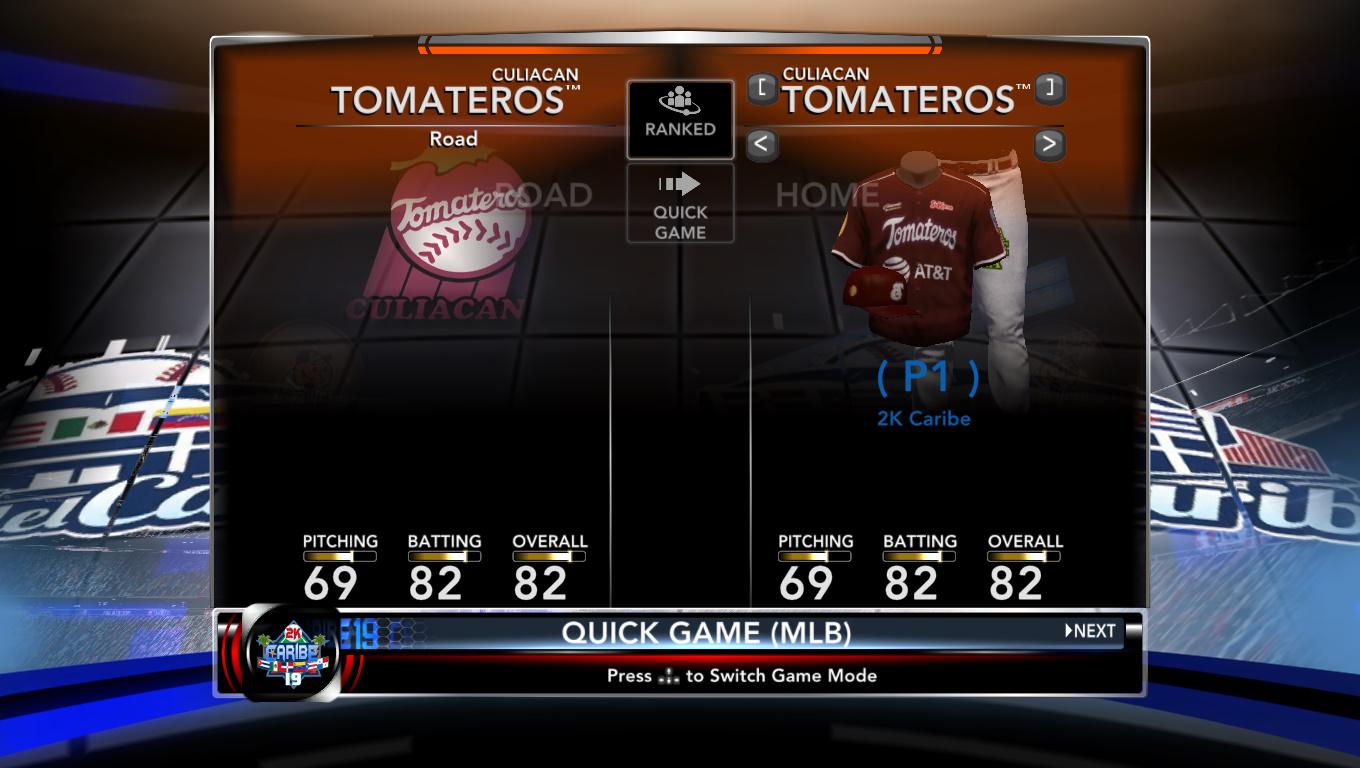Select the Ranked game mode
1360x768 pixels.
pyautogui.click(x=680, y=119)
